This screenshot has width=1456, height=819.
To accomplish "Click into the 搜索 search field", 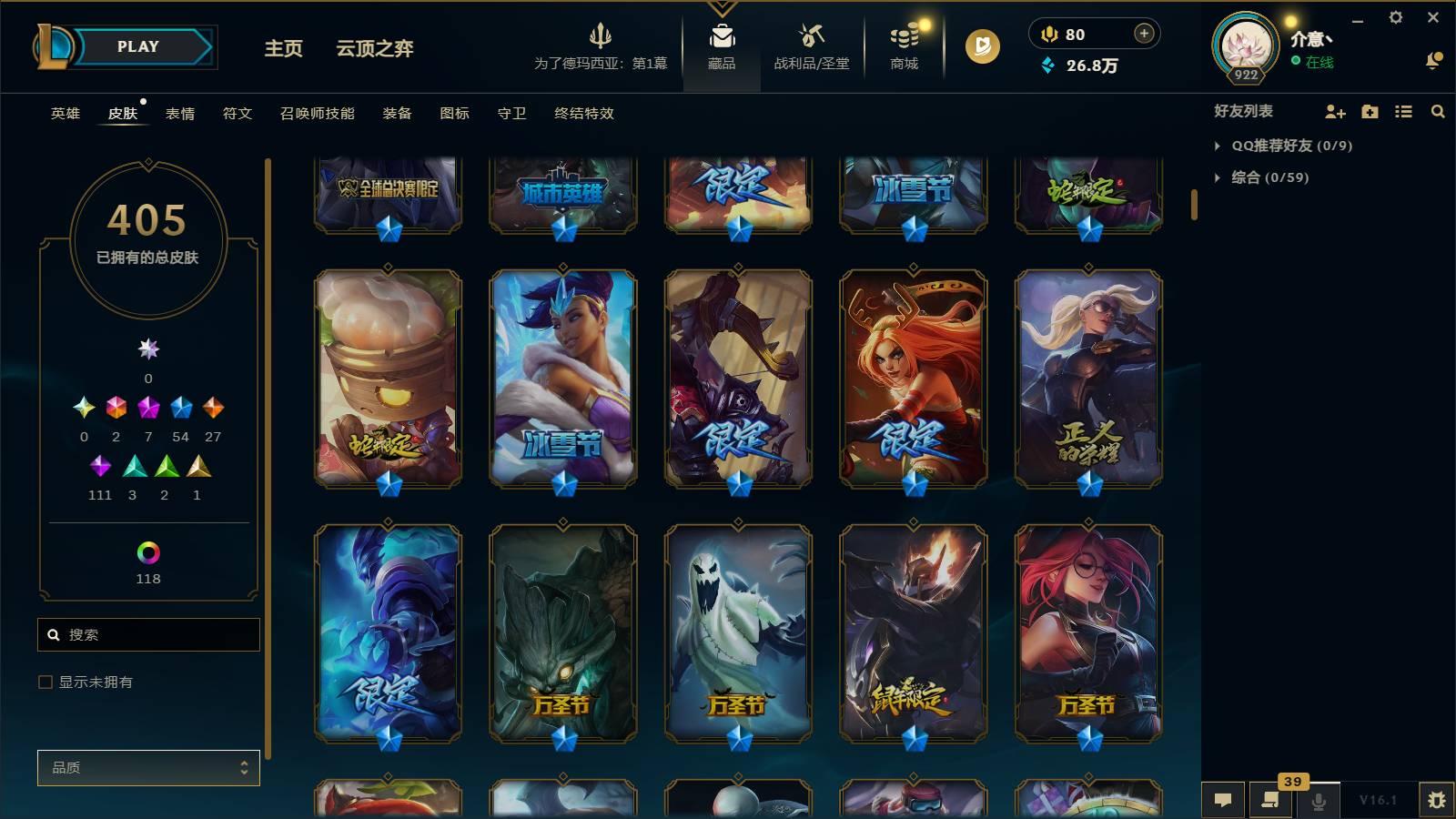I will coord(148,634).
